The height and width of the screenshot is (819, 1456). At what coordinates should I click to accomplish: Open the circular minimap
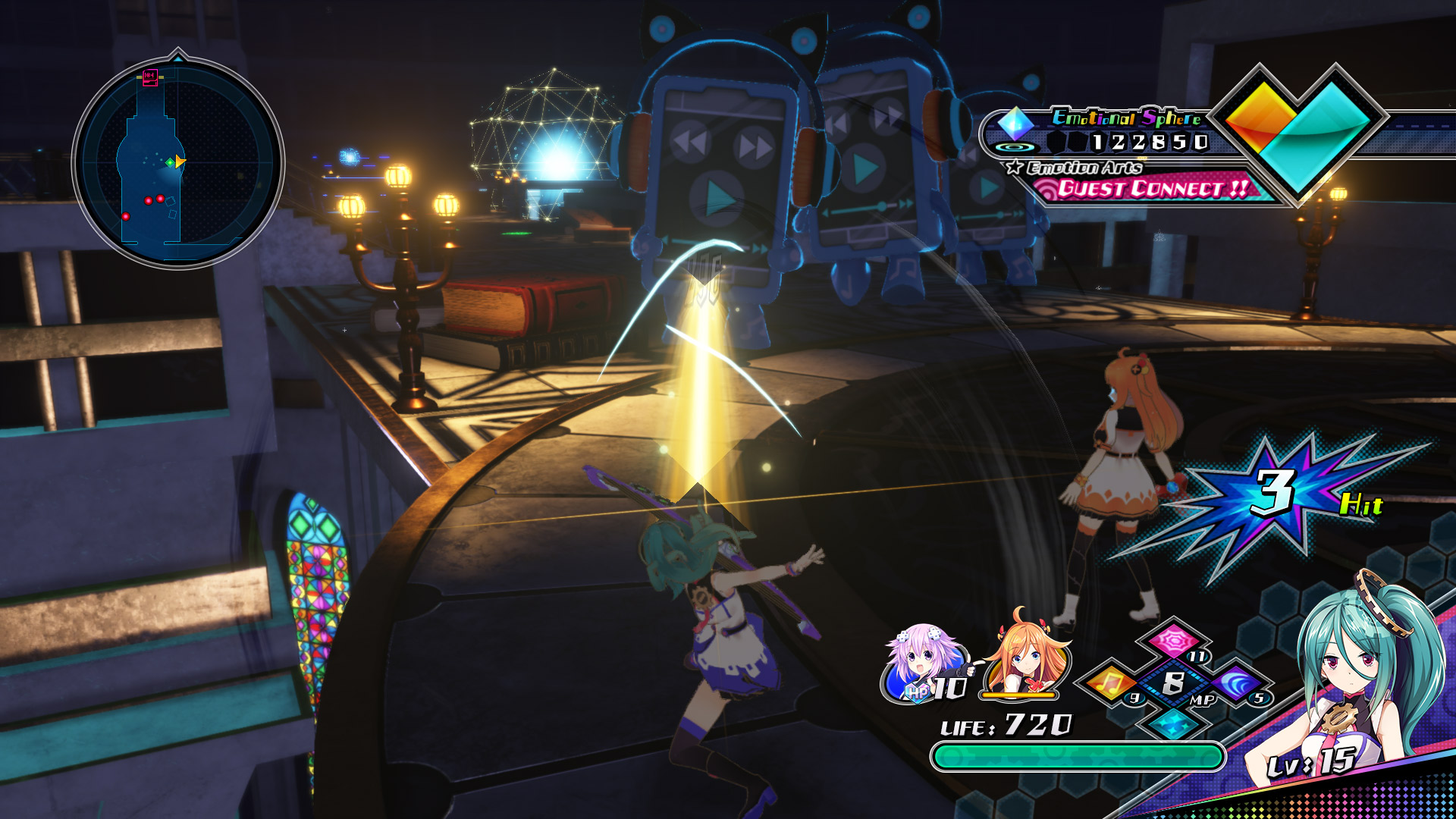click(x=178, y=163)
